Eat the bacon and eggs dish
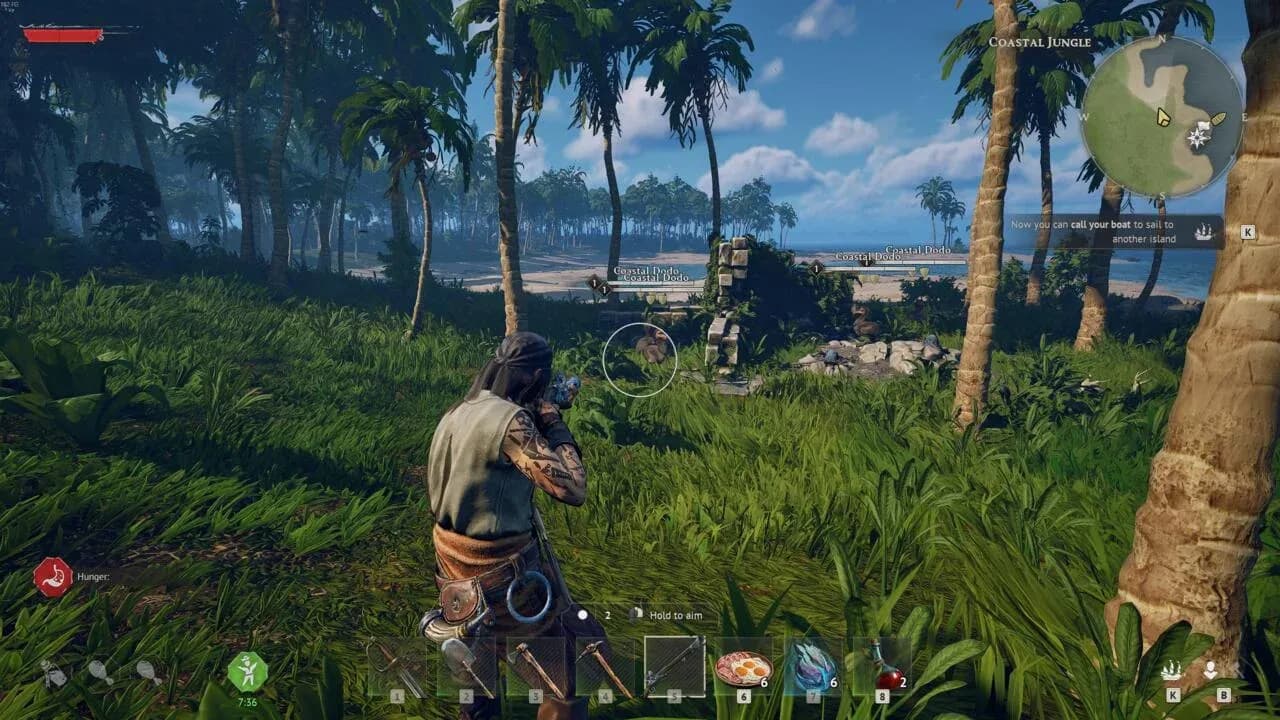1280x720 pixels. (743, 666)
